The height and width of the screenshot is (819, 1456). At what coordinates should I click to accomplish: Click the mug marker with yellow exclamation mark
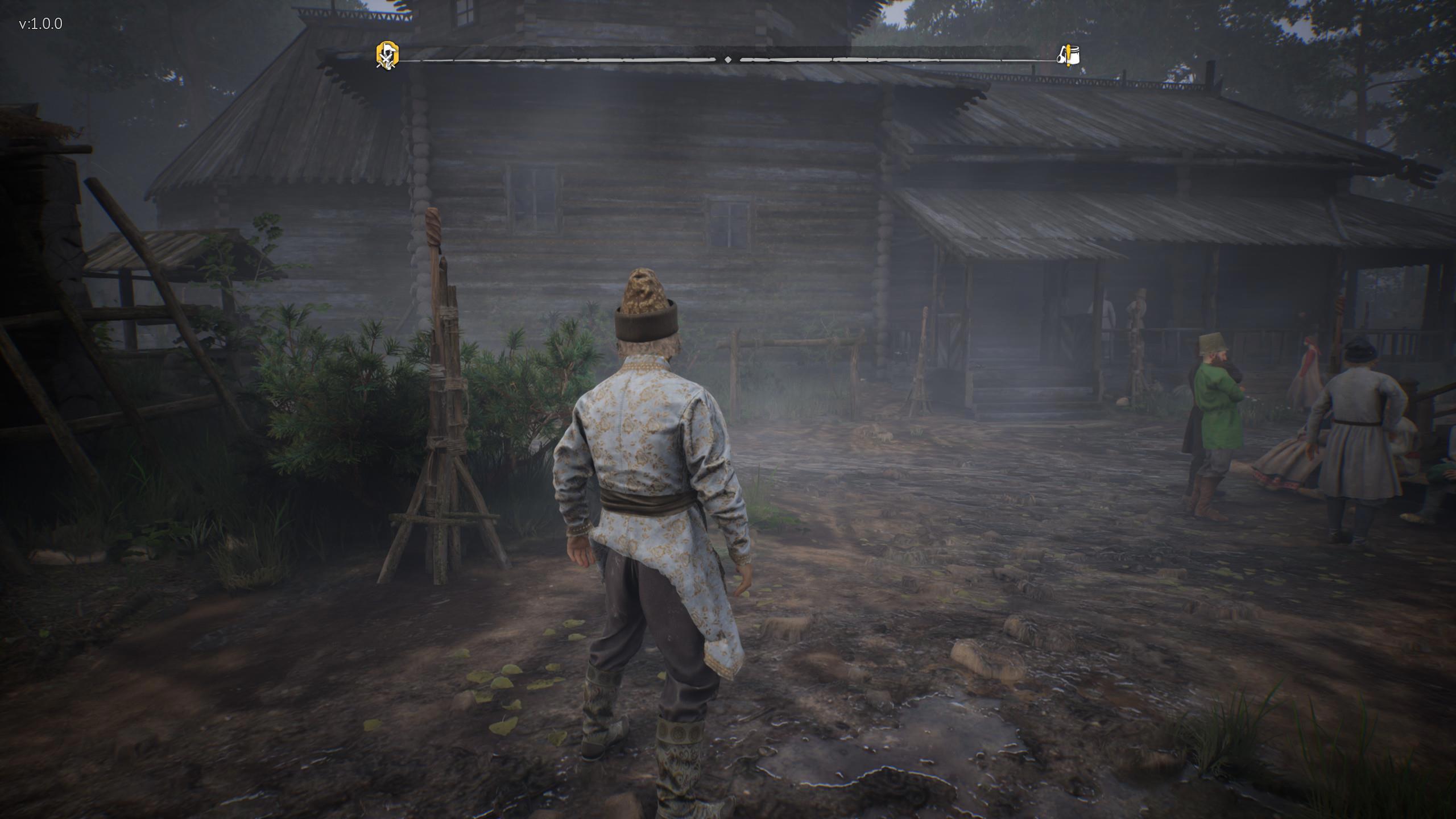1068,56
